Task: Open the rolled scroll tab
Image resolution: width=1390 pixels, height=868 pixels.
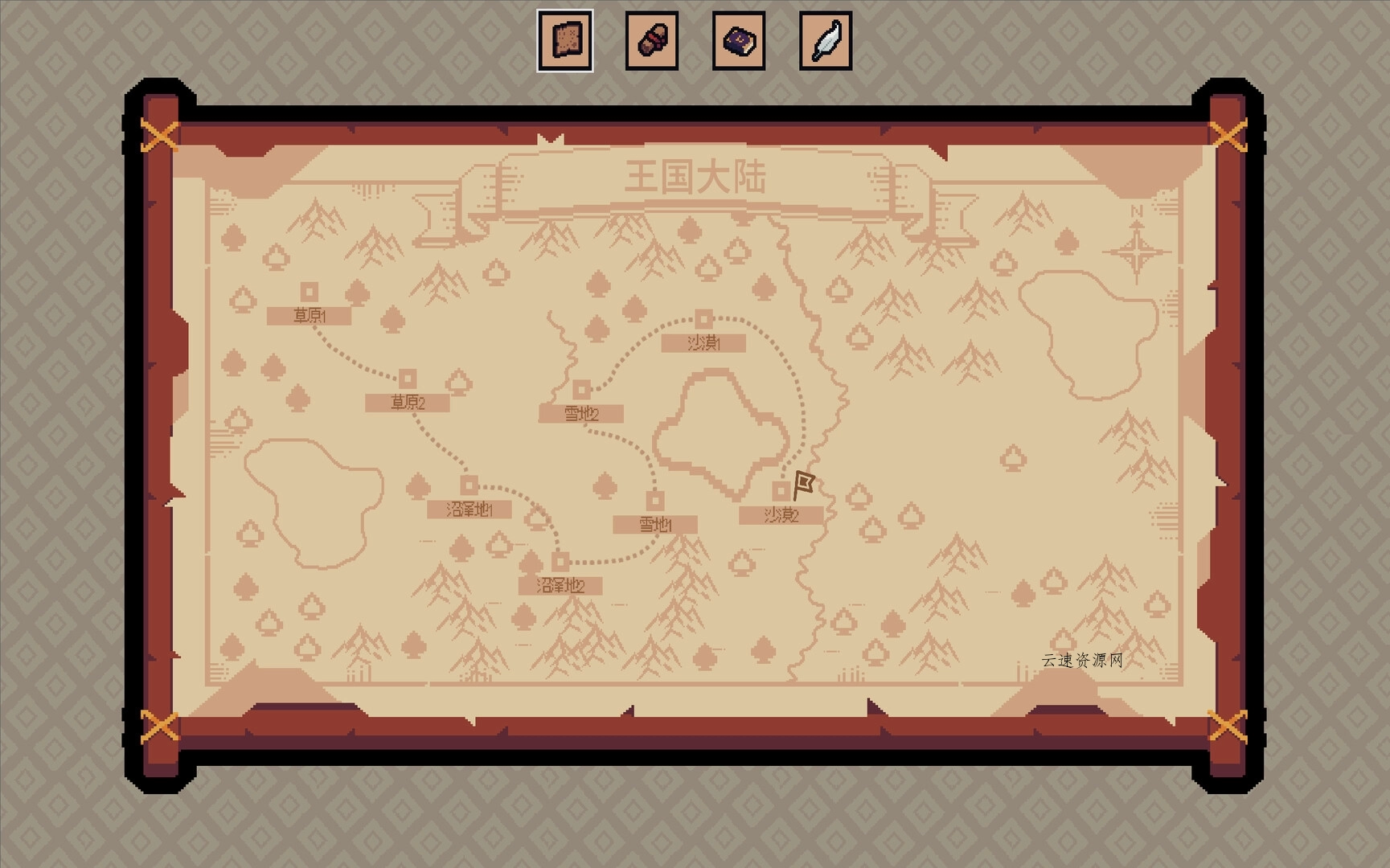Action: click(x=652, y=41)
